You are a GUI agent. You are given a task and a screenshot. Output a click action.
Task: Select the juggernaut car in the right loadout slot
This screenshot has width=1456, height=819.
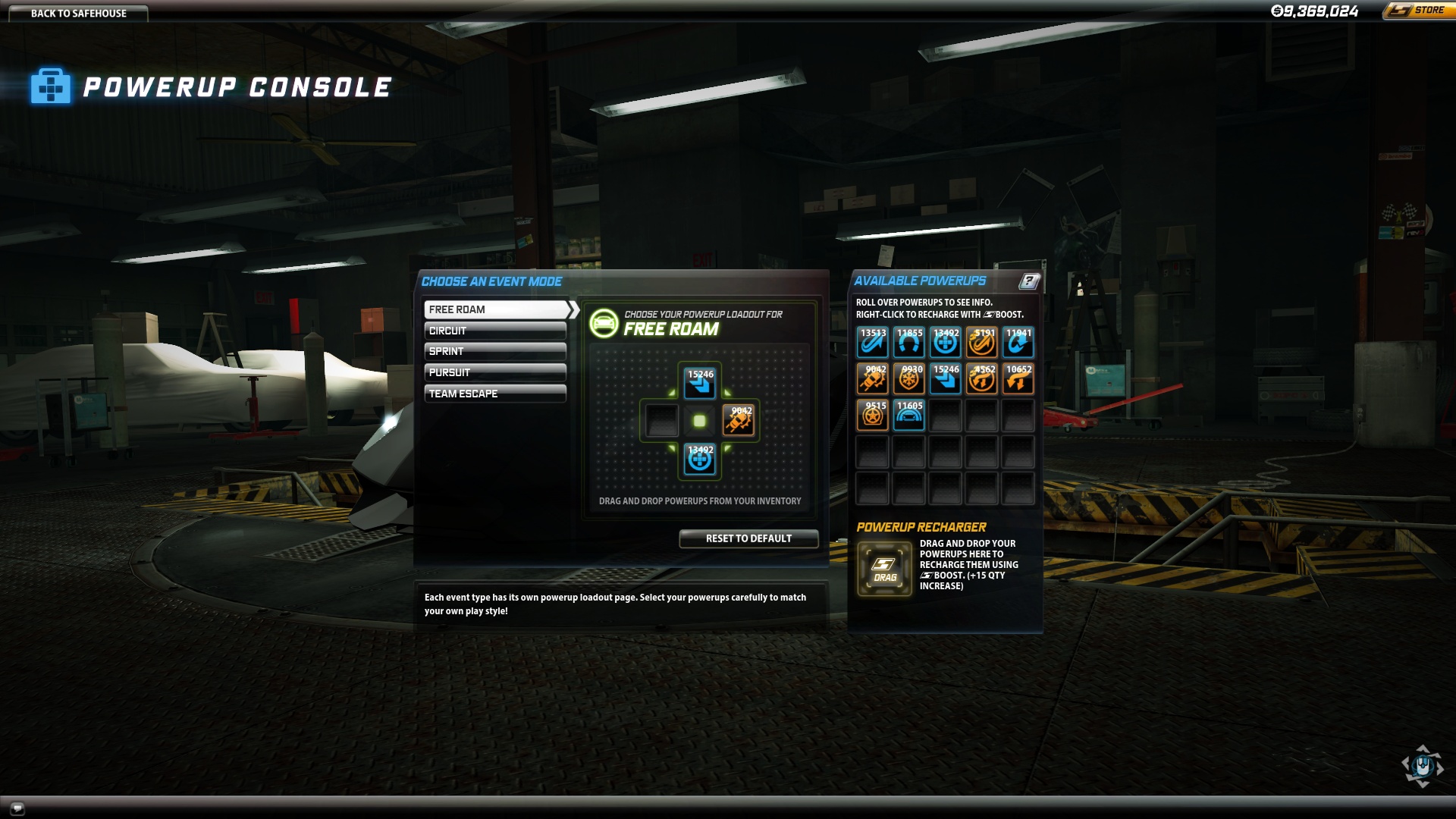click(x=739, y=420)
